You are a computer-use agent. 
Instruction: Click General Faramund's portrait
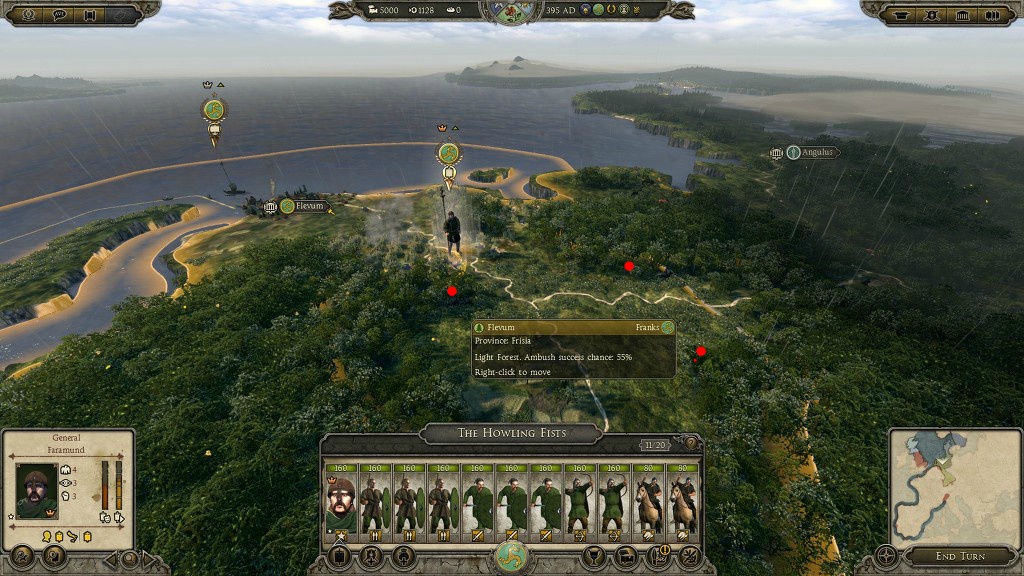pyautogui.click(x=37, y=491)
